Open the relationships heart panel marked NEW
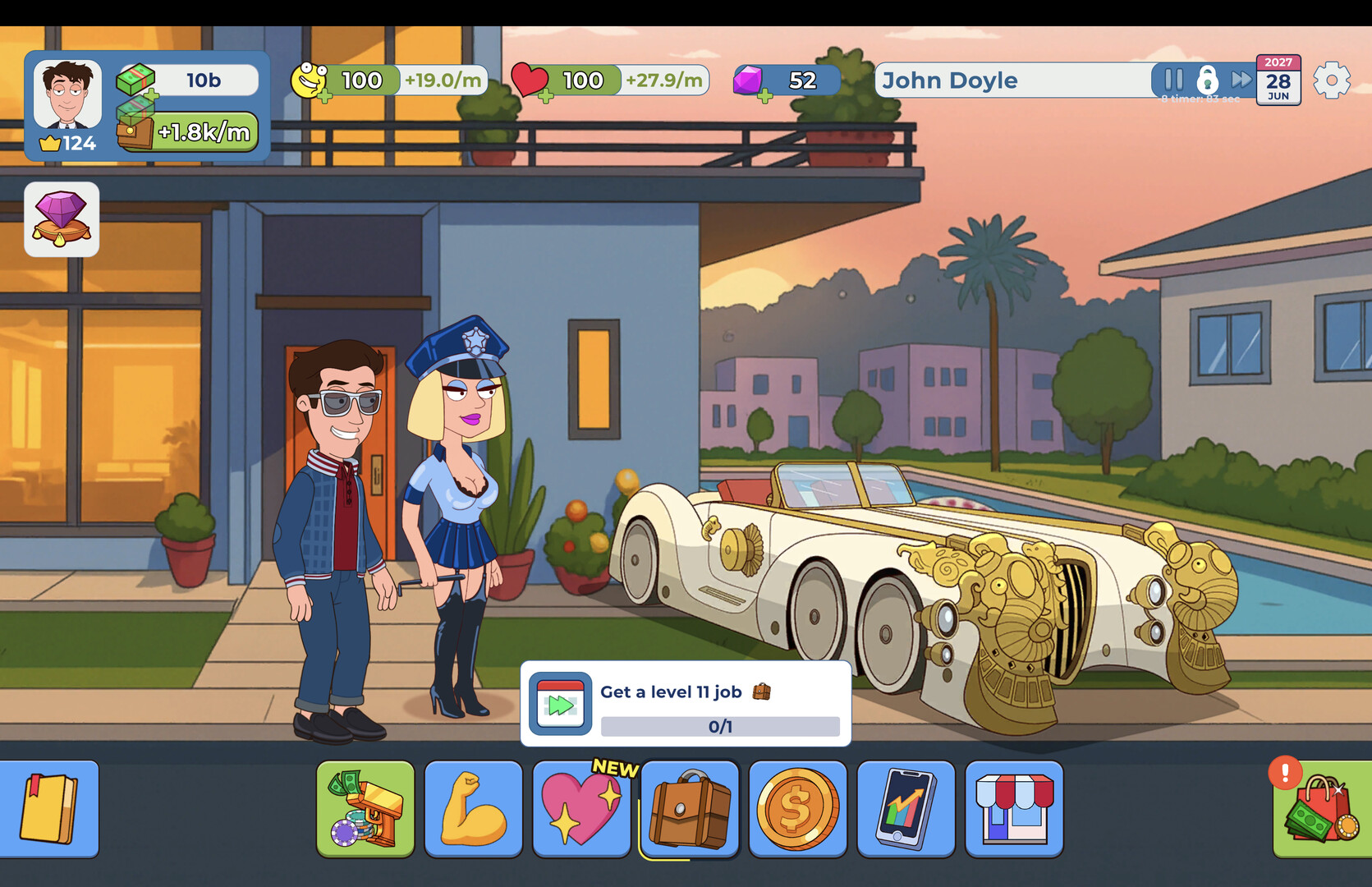1372x887 pixels. click(581, 808)
